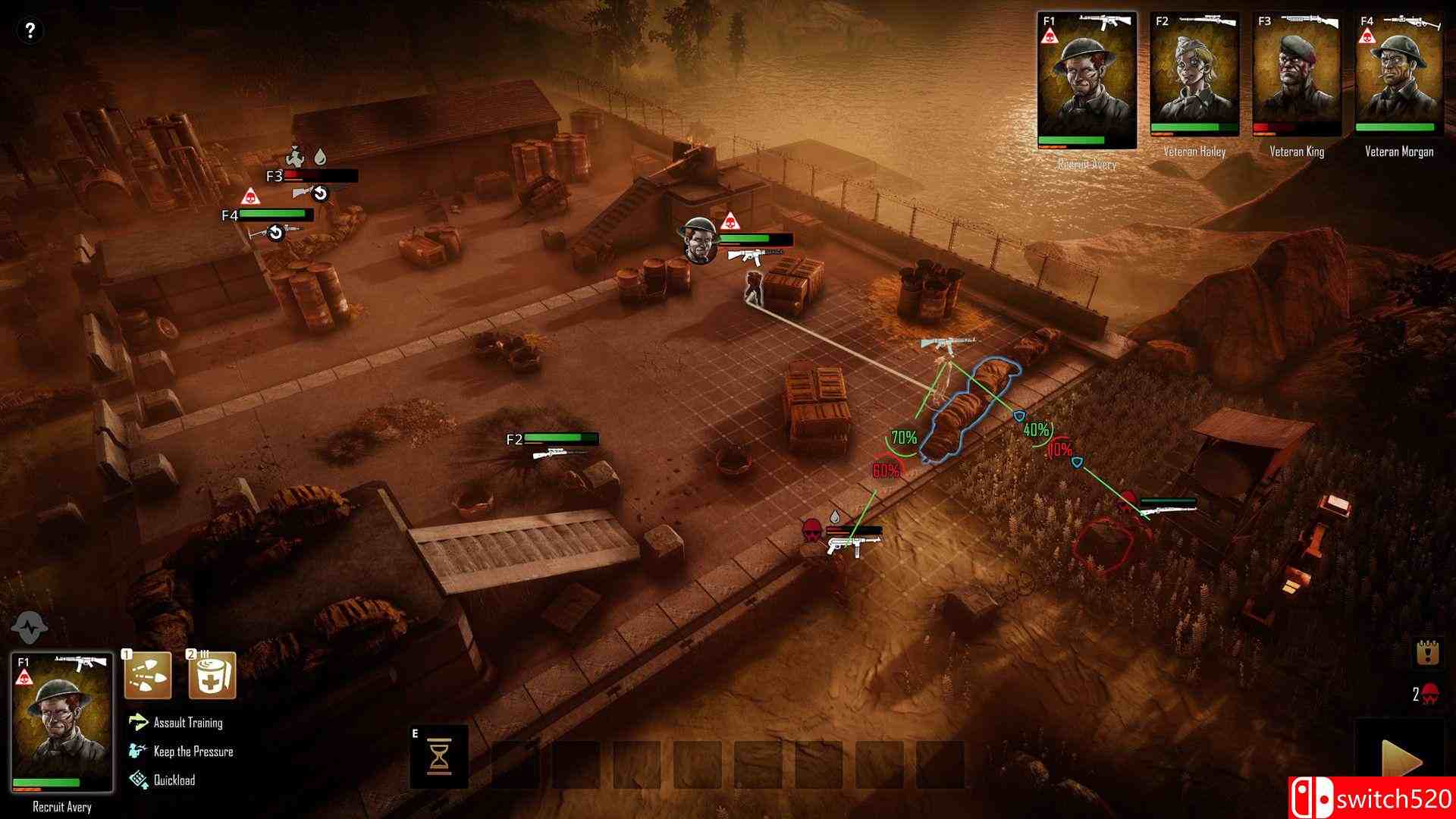Open the help question mark button
The height and width of the screenshot is (819, 1456).
(x=30, y=31)
